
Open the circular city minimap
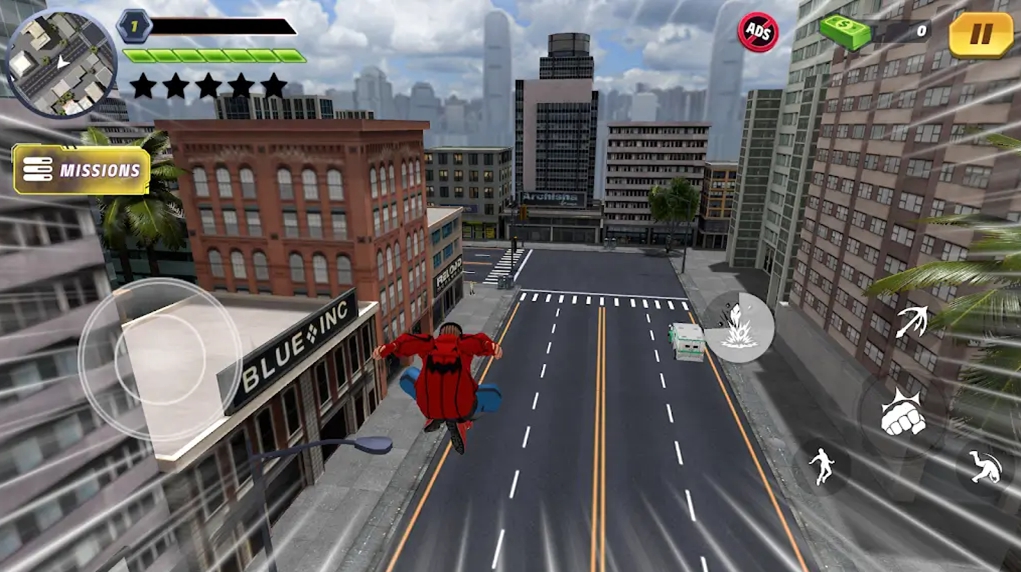coord(48,51)
